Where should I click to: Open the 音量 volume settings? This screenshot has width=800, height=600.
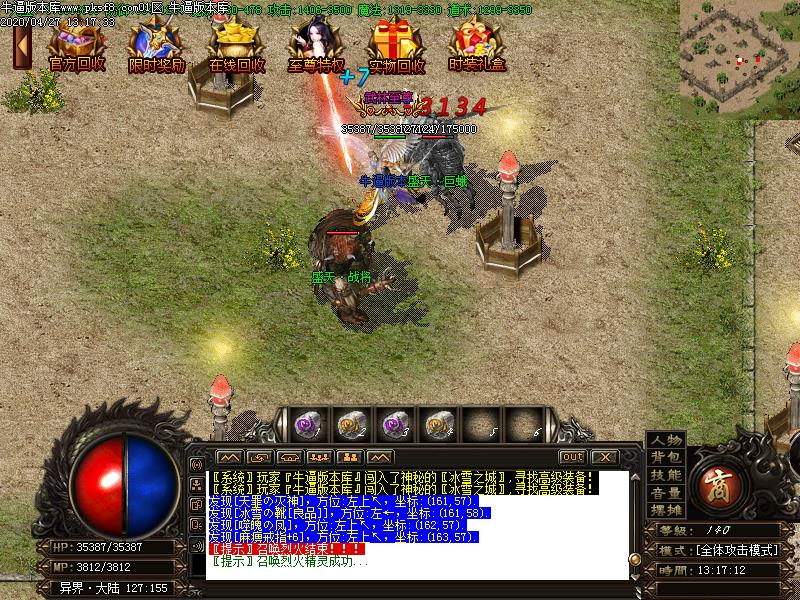tap(666, 492)
